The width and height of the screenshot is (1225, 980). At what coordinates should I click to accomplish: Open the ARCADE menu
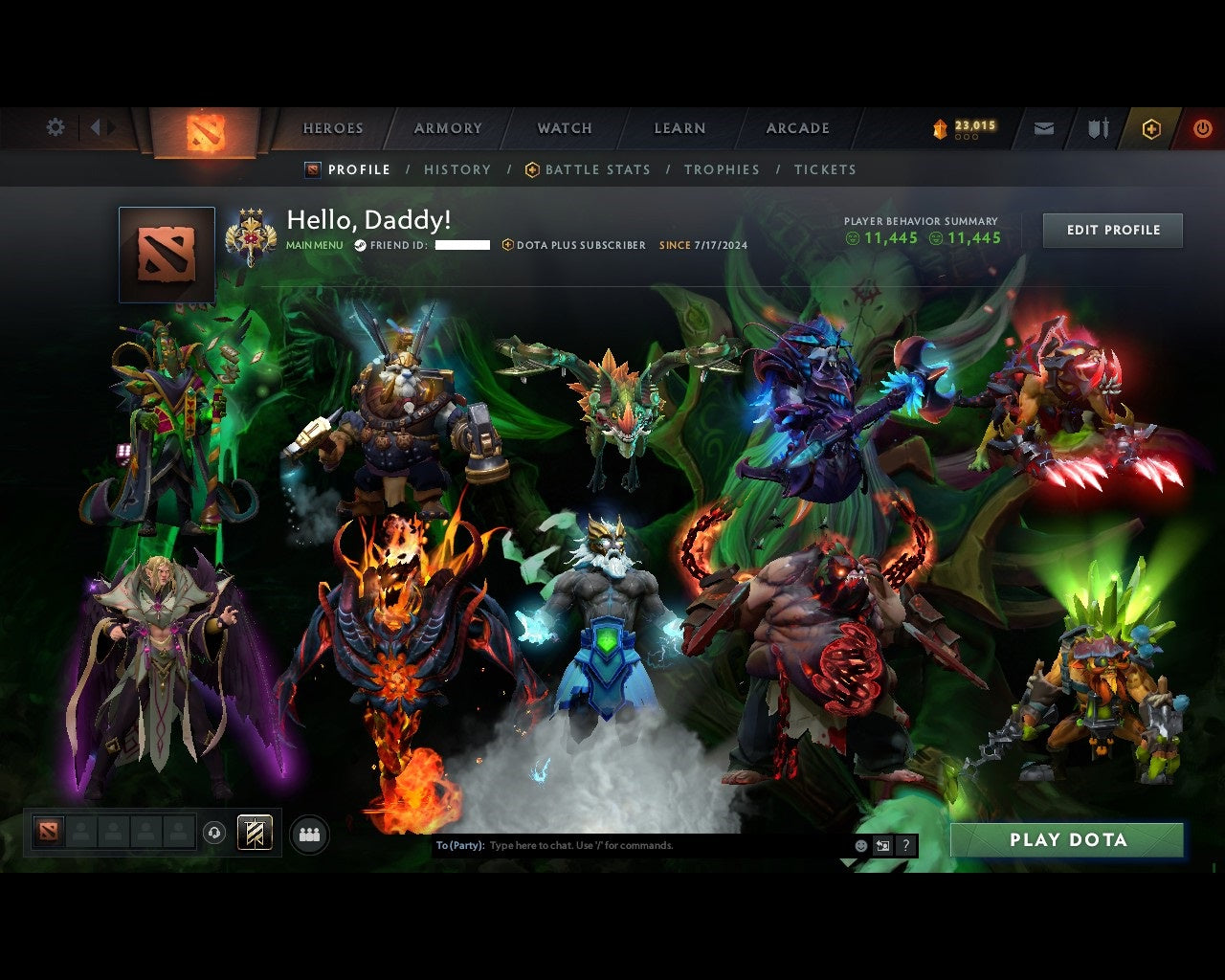[796, 127]
